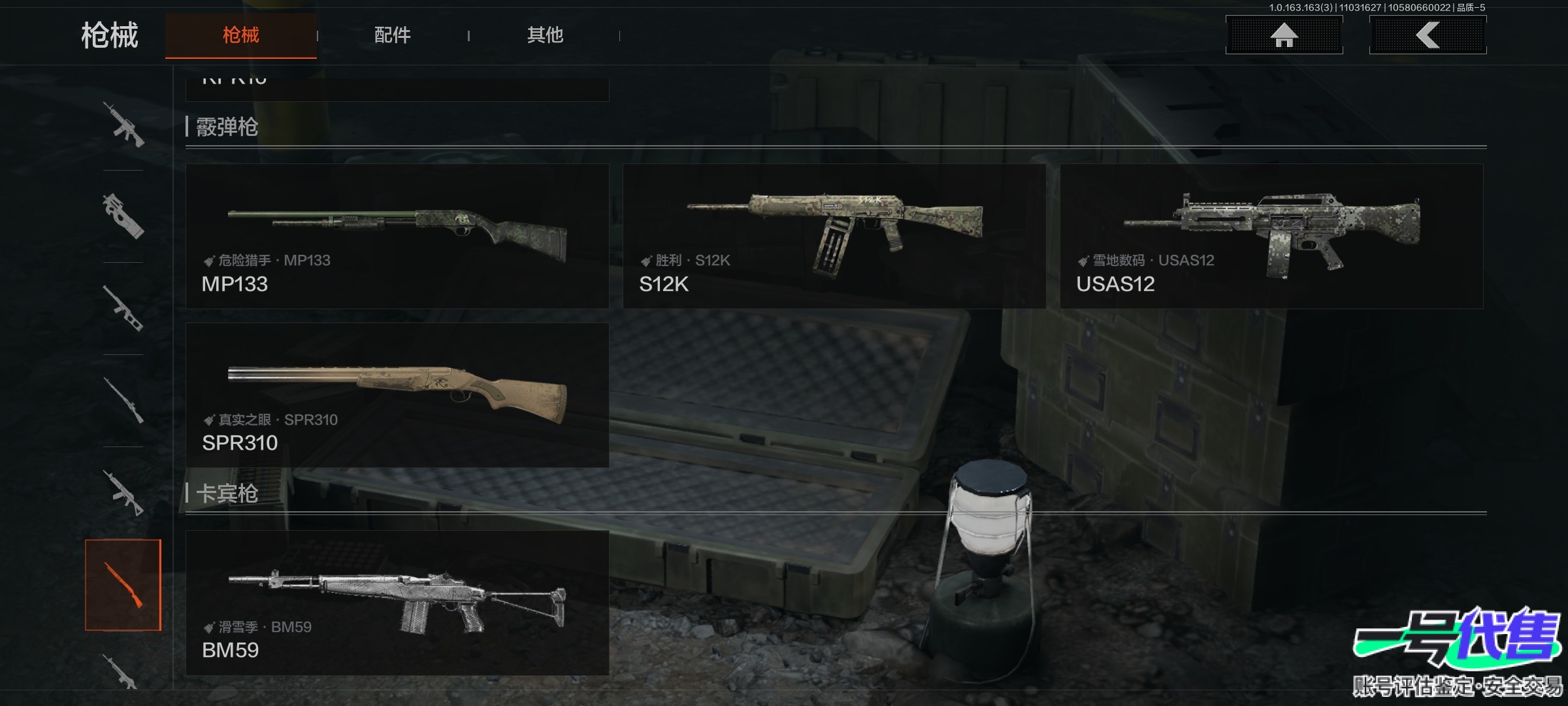Select the MP133 shotgun card
Image resolution: width=1568 pixels, height=706 pixels.
[397, 236]
